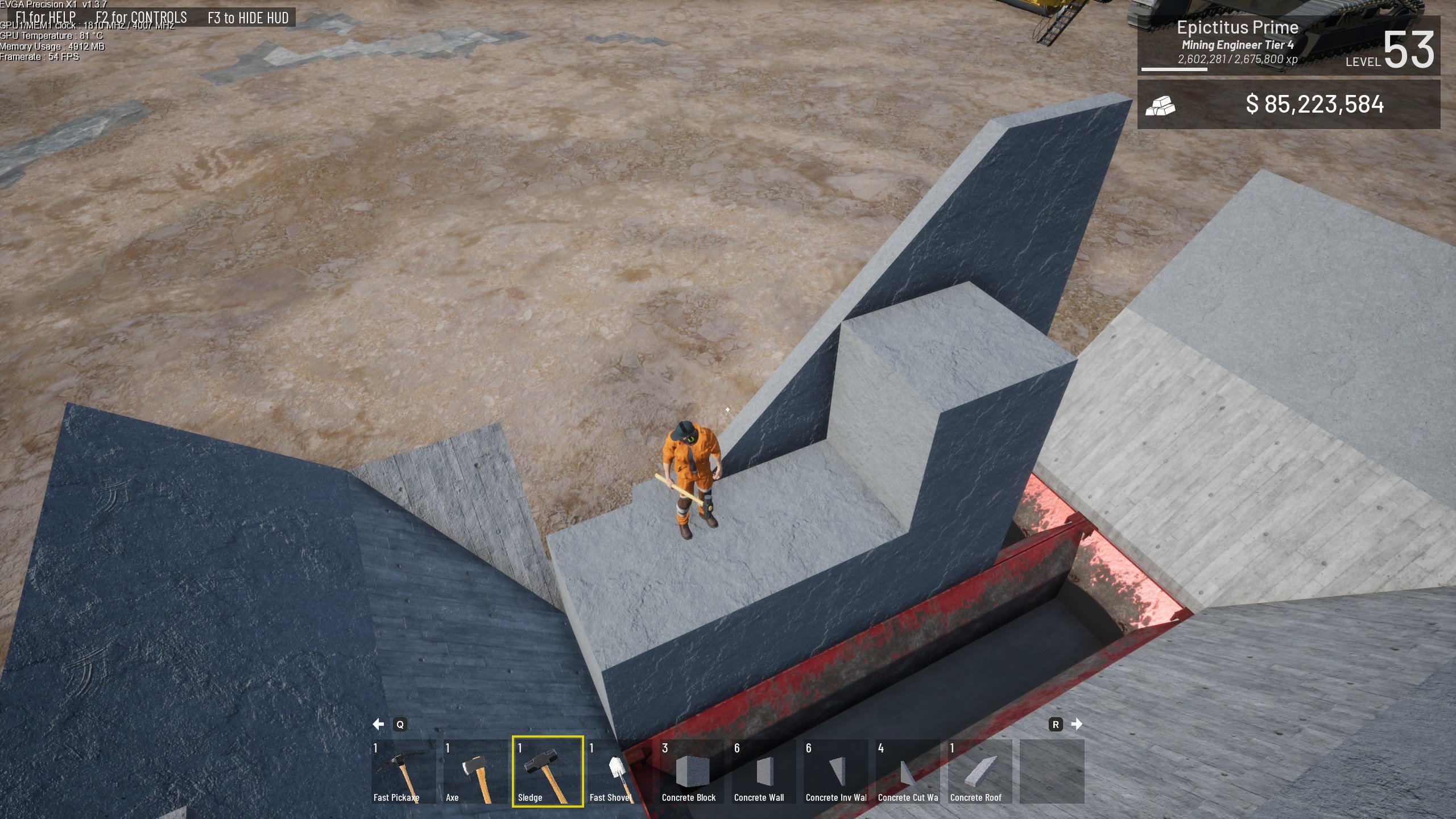Choose the Axe in the hotbar
The width and height of the screenshot is (1456, 819).
475,771
